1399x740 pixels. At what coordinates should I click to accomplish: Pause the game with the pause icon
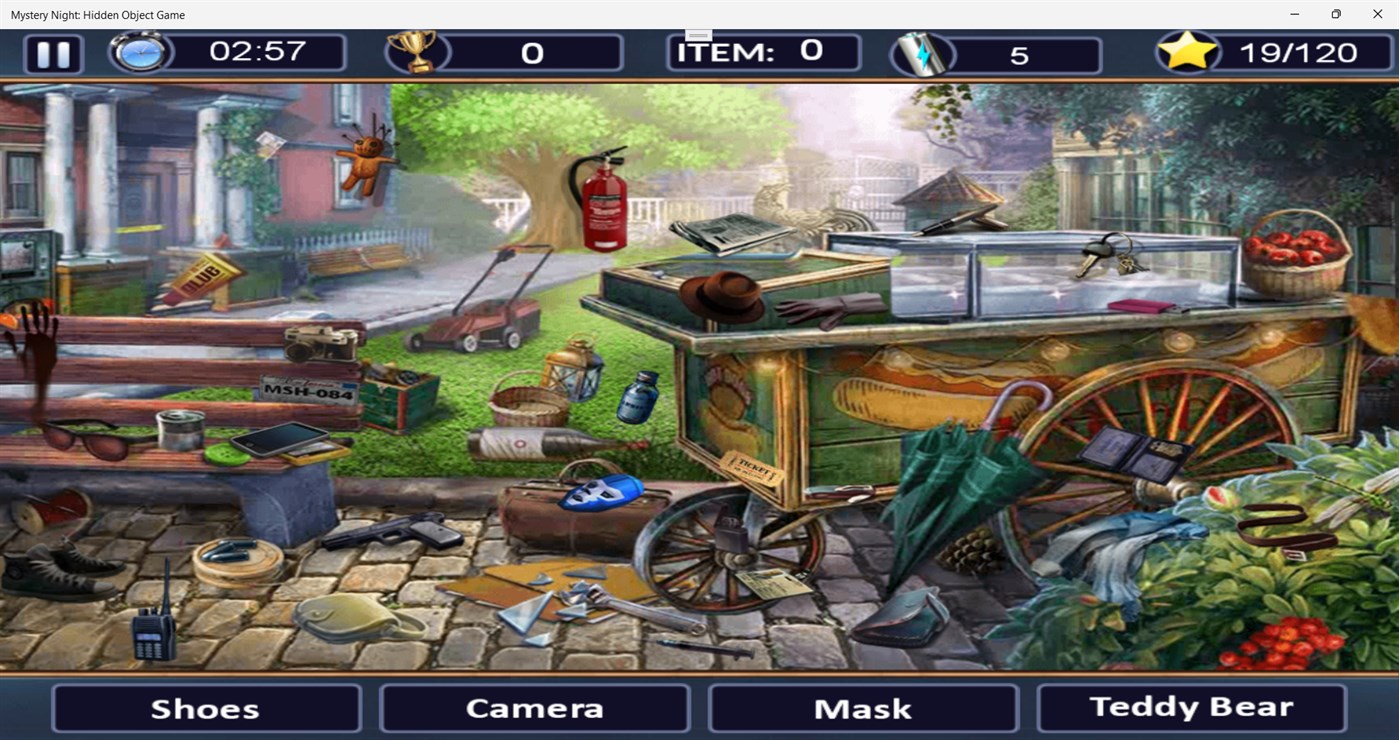pos(52,54)
